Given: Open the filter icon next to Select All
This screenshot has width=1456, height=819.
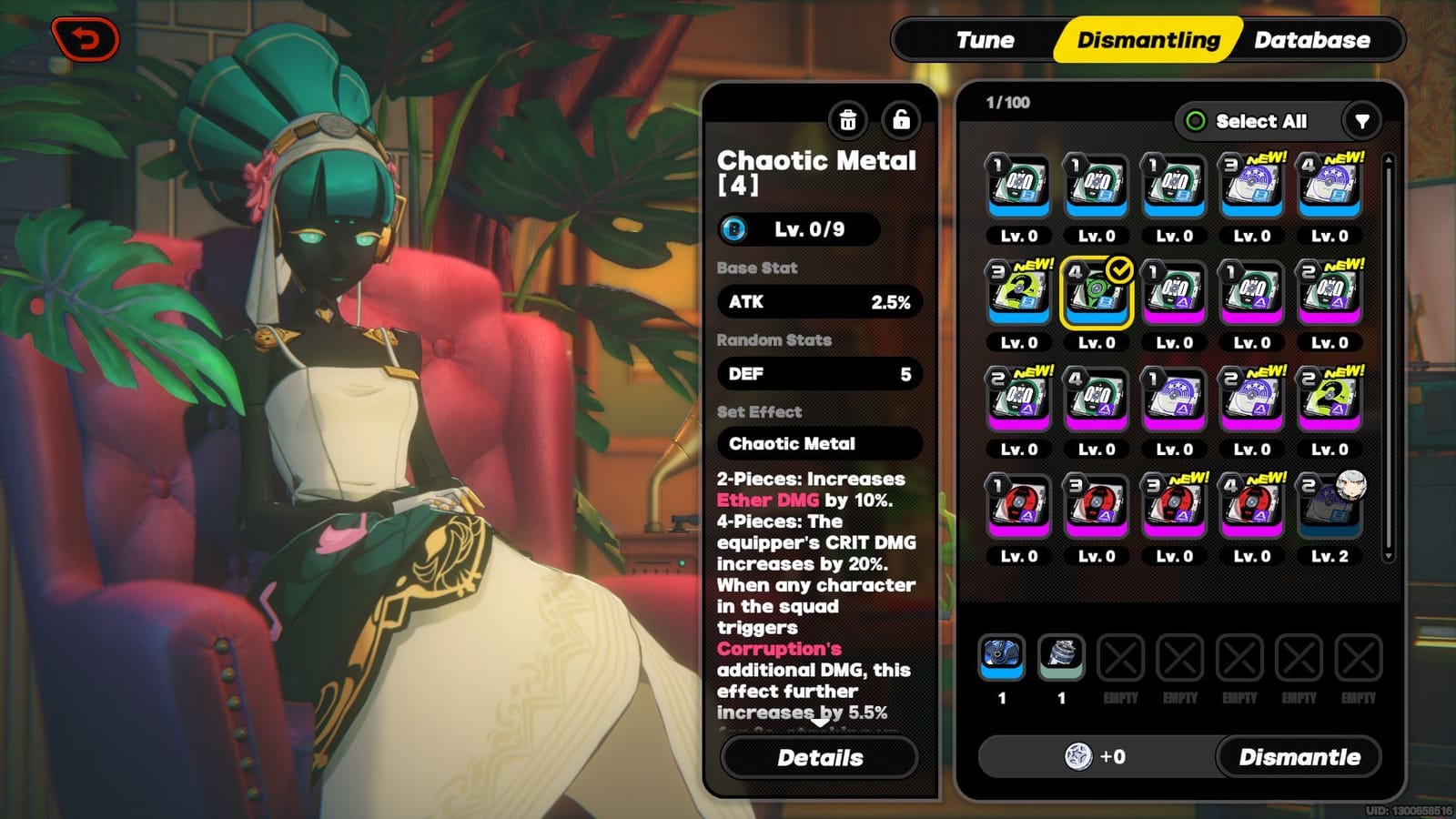Looking at the screenshot, I should click(x=1360, y=121).
